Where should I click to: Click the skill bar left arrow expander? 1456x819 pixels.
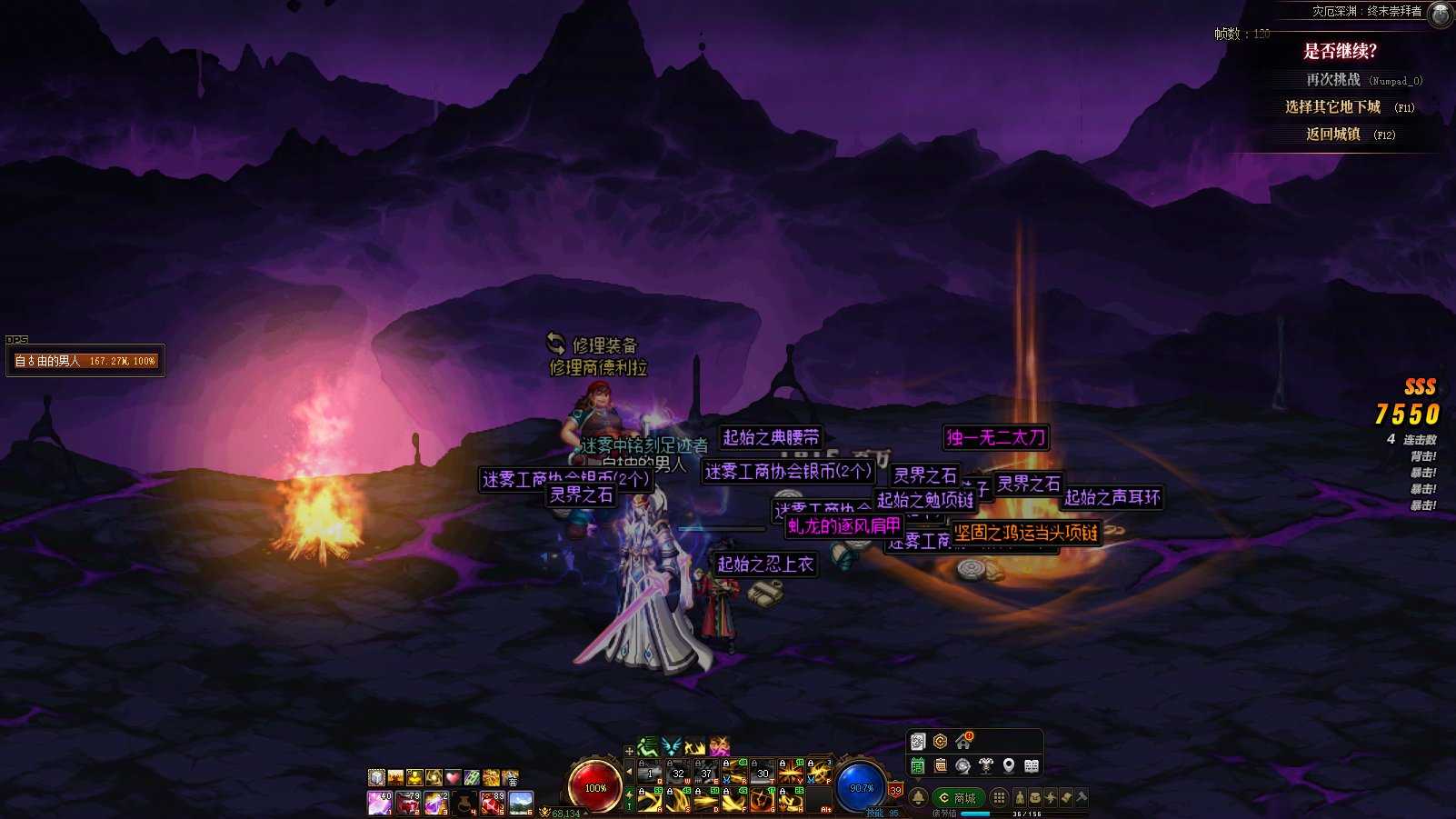(630, 773)
